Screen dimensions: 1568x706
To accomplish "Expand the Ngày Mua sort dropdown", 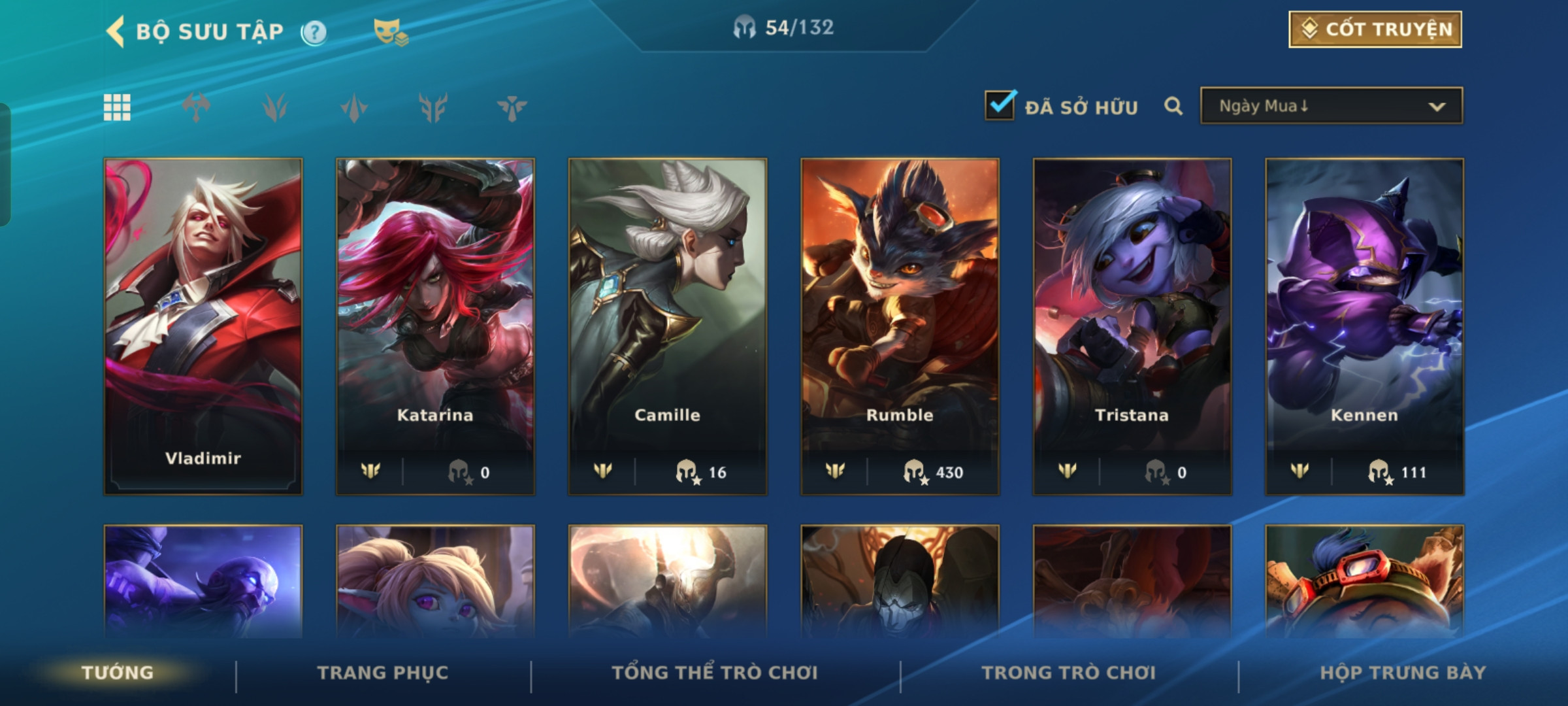I will 1331,106.
